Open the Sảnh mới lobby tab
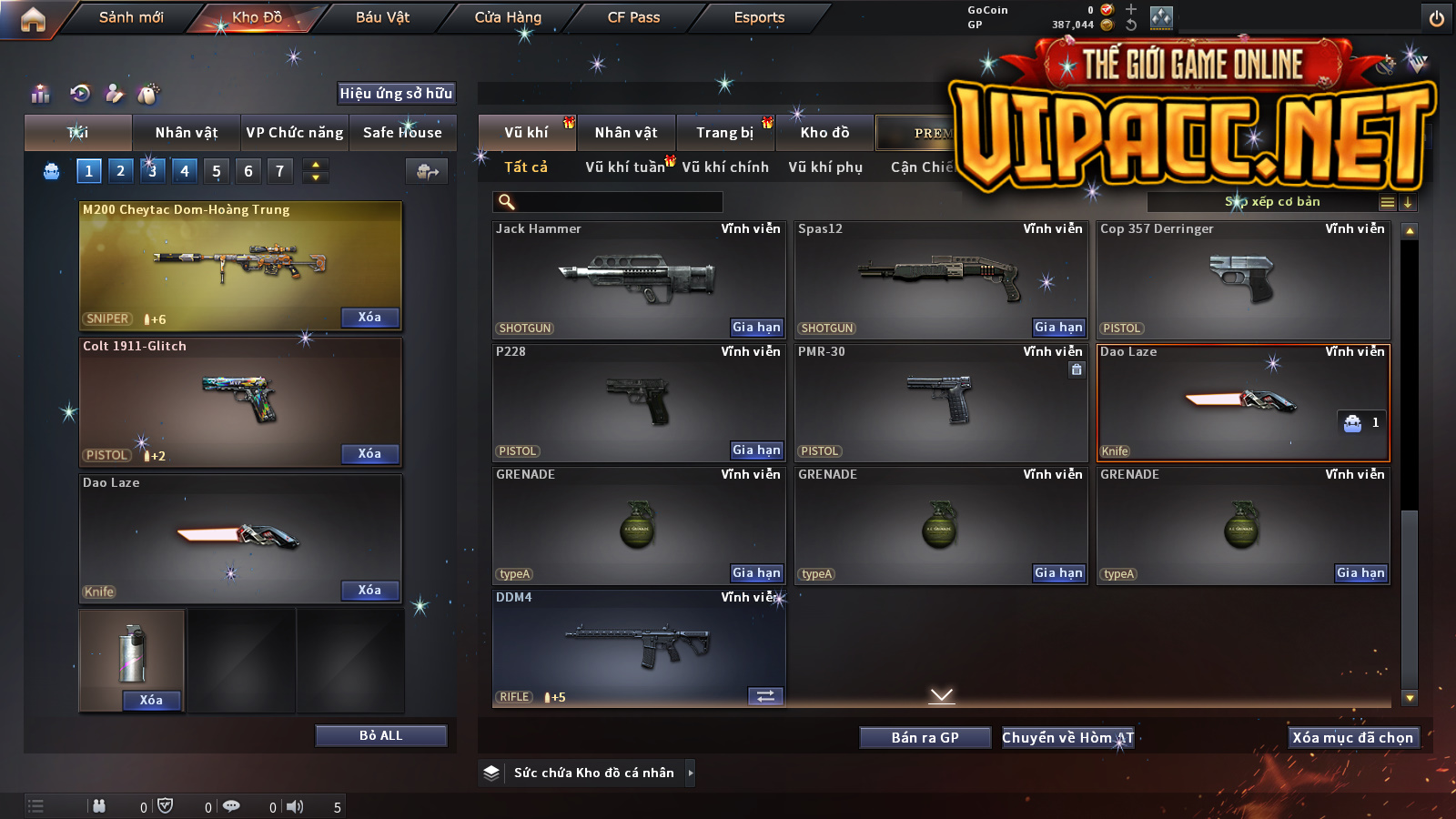The width and height of the screenshot is (1456, 819). [x=131, y=17]
